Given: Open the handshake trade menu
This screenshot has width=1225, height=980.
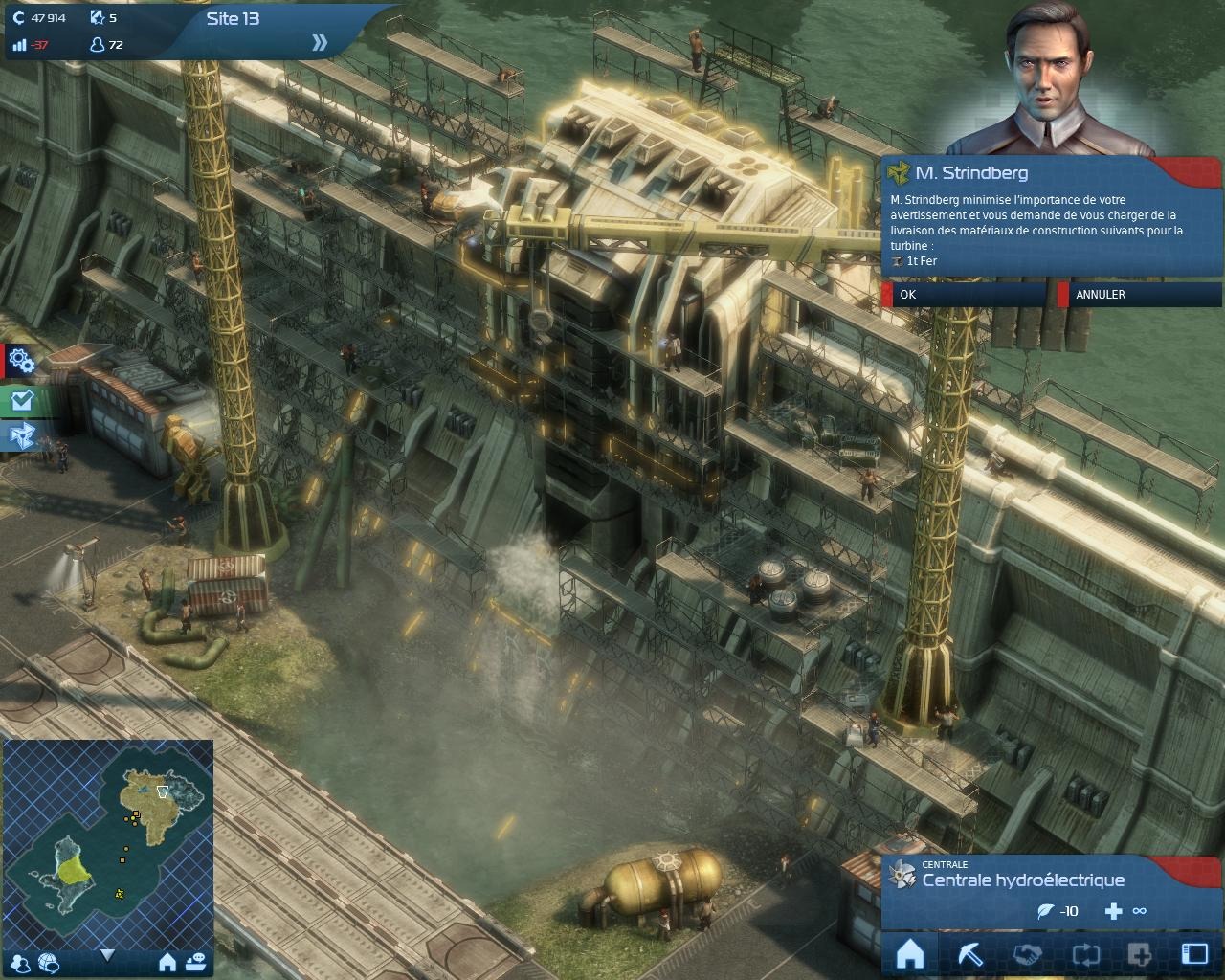Looking at the screenshot, I should point(1027,954).
